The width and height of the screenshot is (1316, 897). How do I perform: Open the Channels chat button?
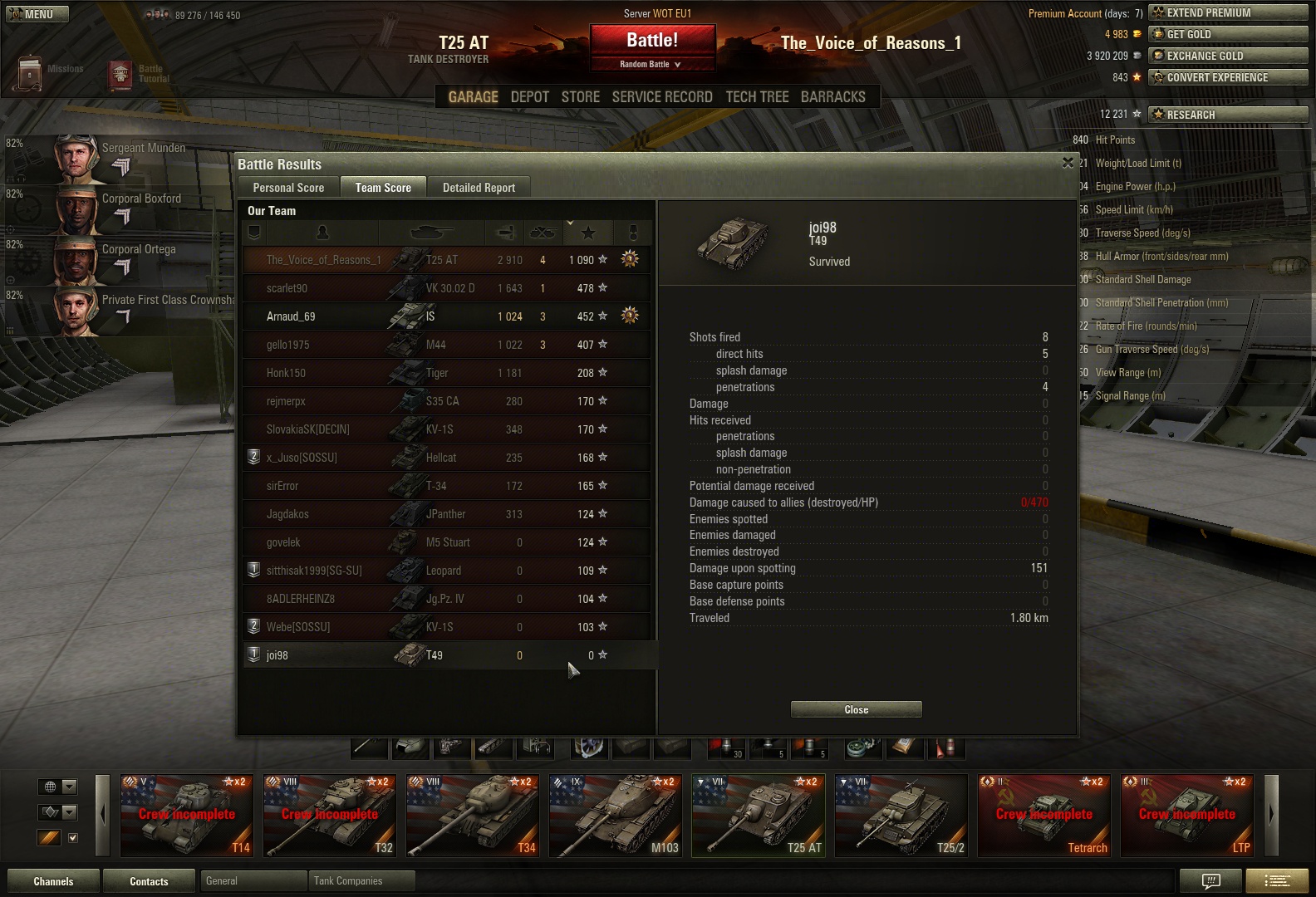point(53,881)
